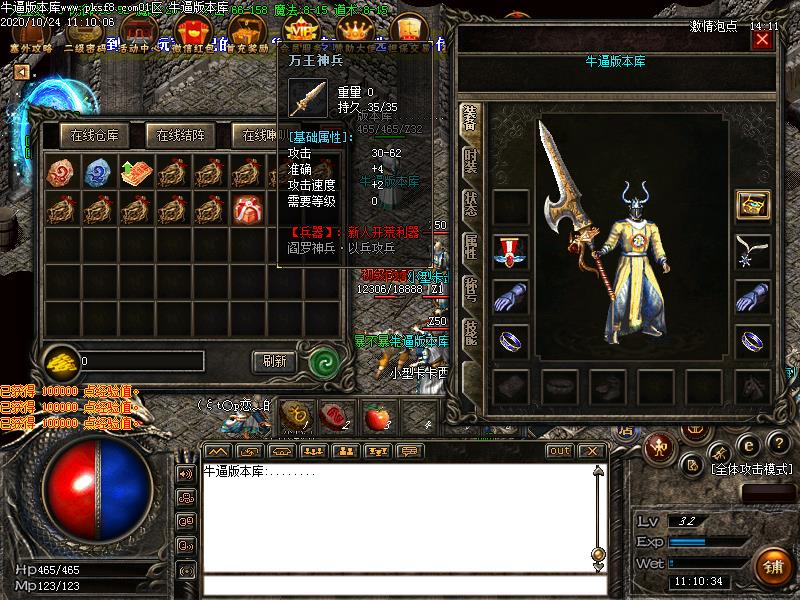Use the red apple hotbar item

click(376, 415)
